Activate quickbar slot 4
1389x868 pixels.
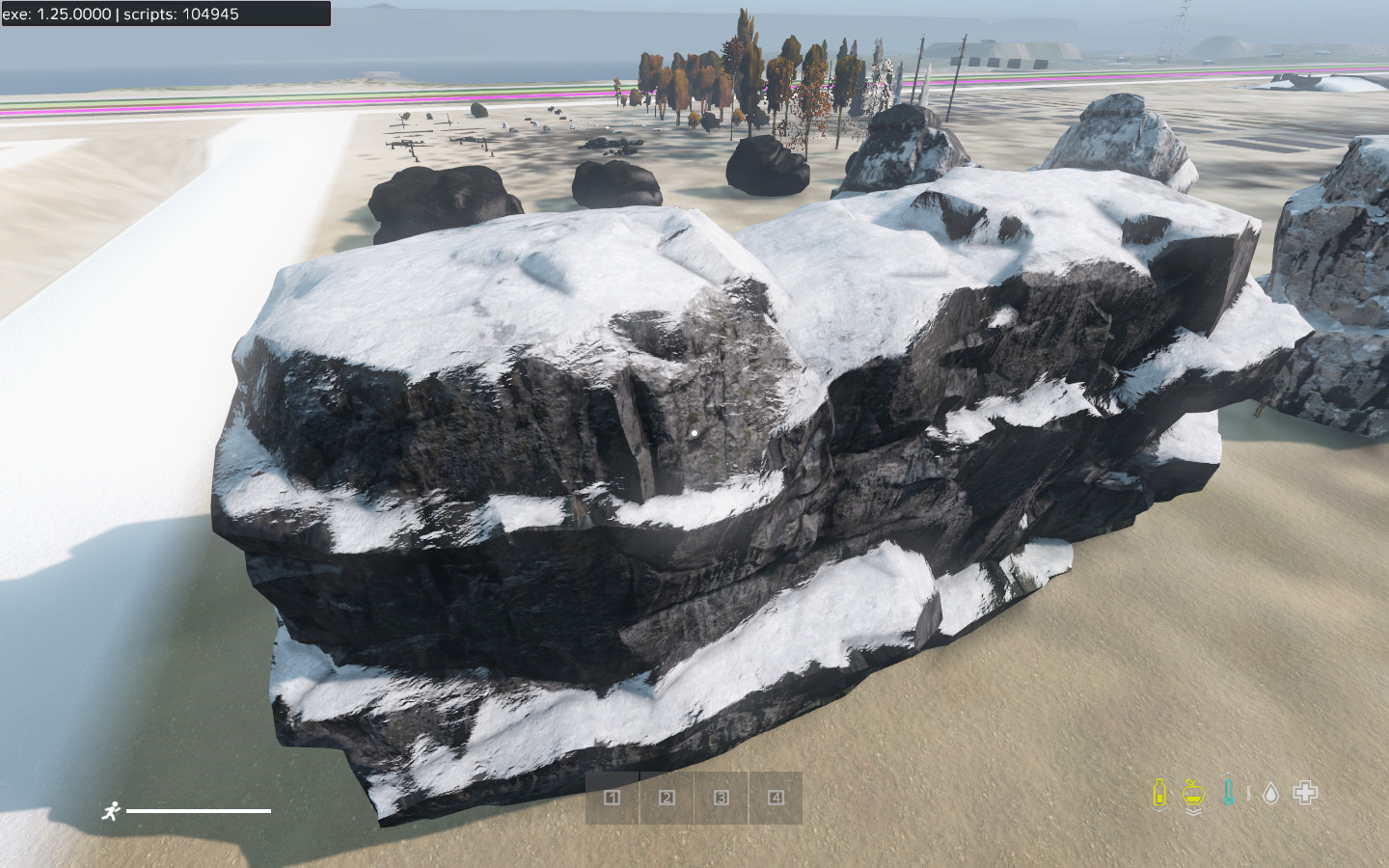[776, 798]
